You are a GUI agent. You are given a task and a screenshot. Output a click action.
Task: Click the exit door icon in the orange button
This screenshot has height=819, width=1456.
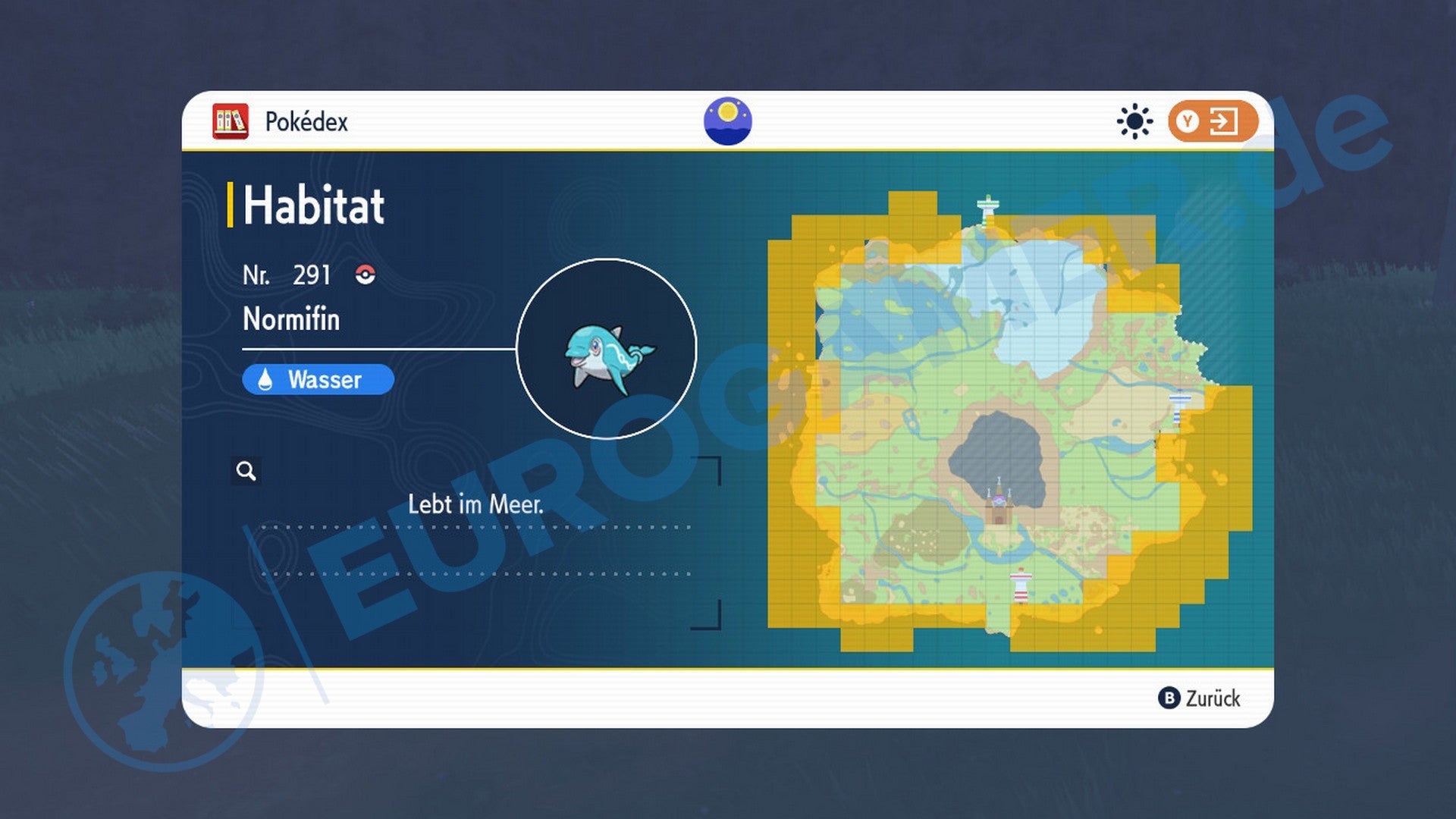pos(1224,121)
